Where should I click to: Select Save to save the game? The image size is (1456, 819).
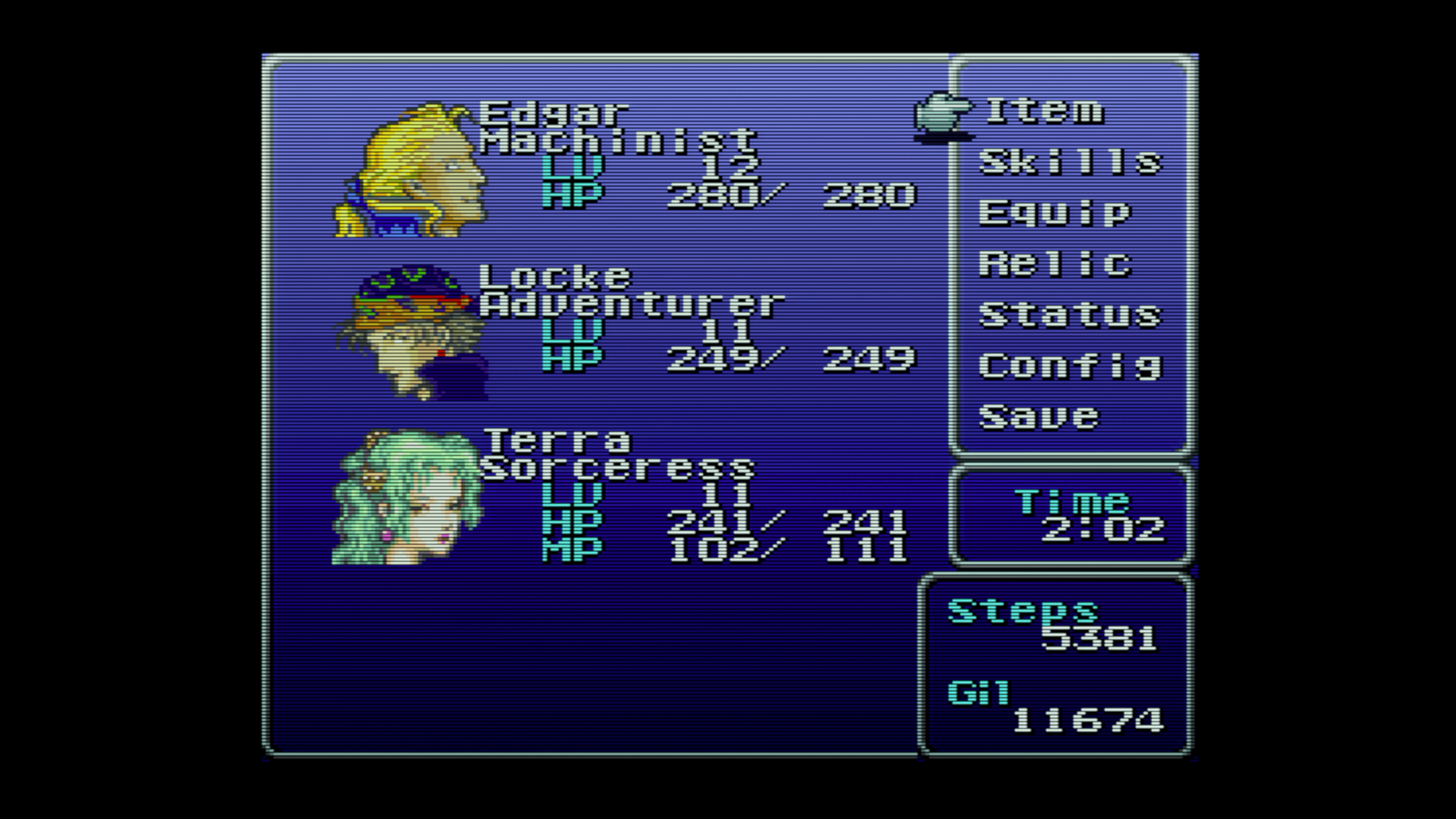[x=1039, y=417]
